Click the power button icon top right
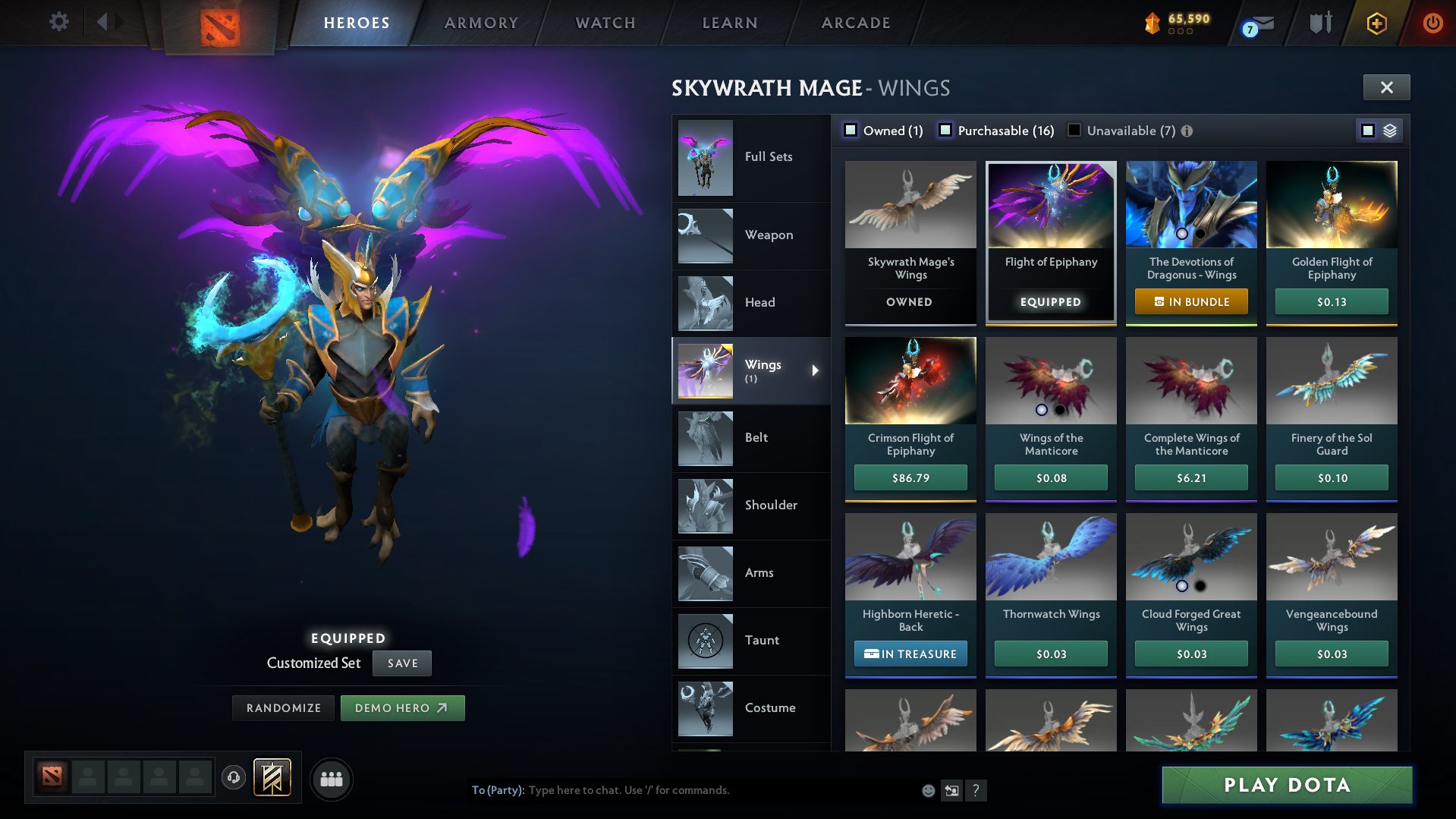 [1432, 23]
